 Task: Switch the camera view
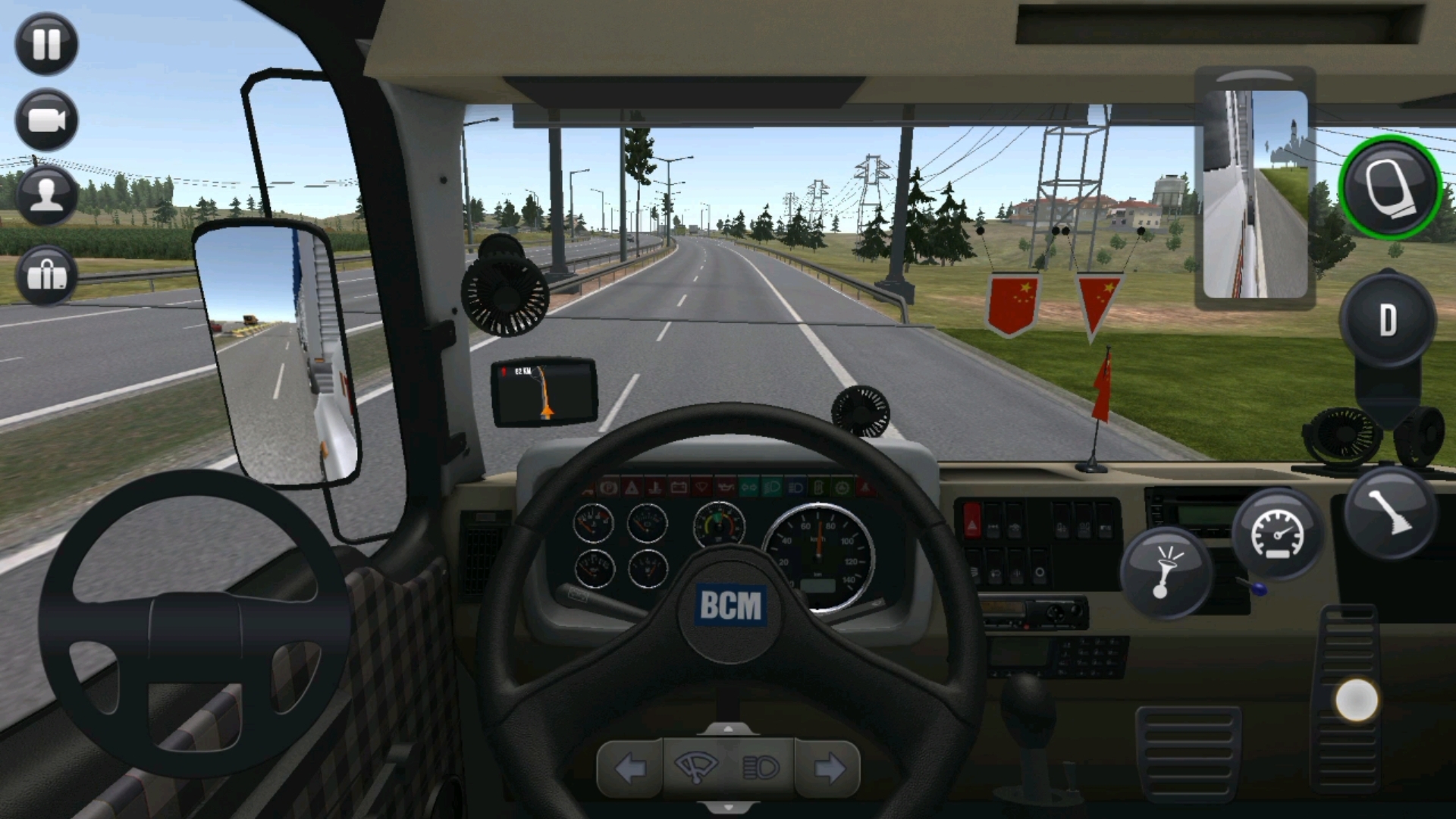[46, 120]
